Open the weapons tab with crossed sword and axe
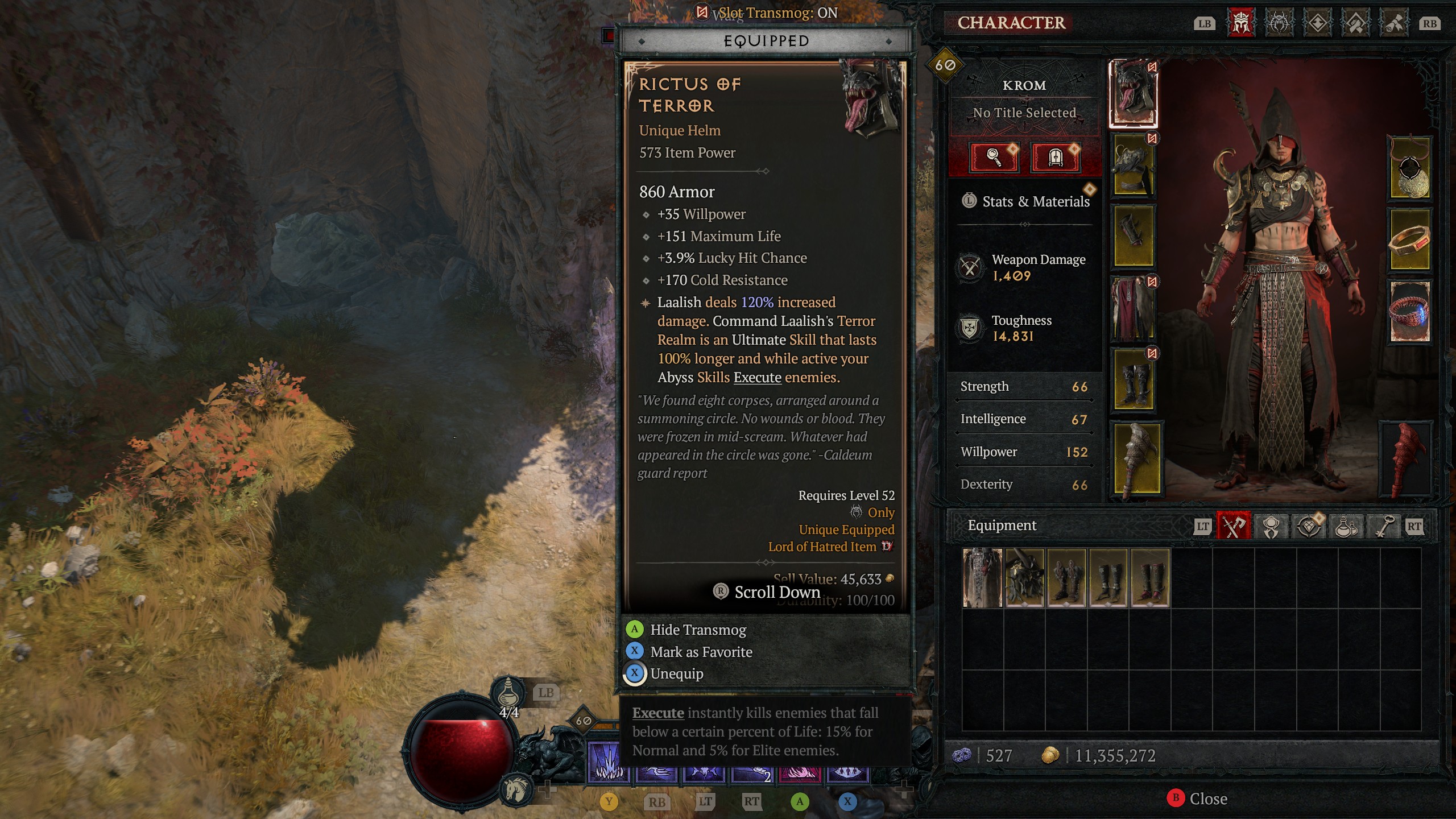Image resolution: width=1456 pixels, height=819 pixels. (1234, 526)
